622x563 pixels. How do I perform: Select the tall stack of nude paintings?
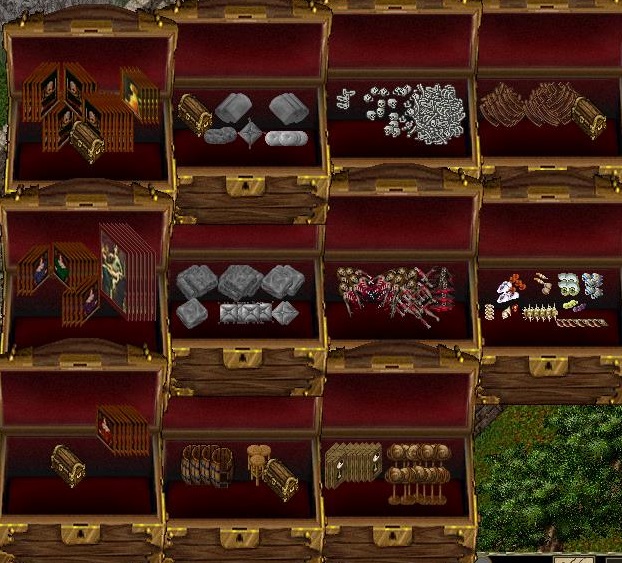point(125,270)
